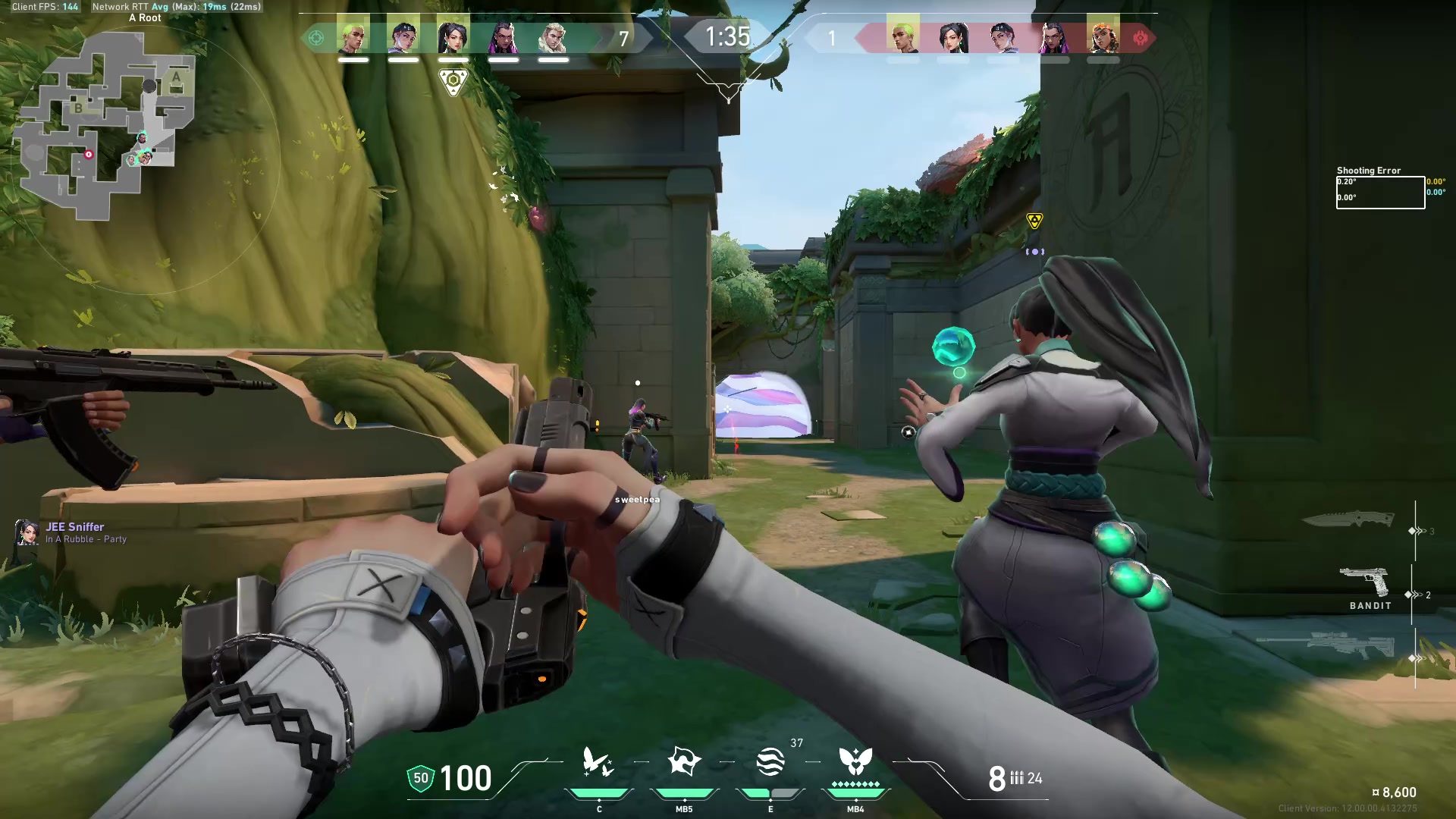Click the red team's green-haired agent portrait
This screenshot has width=1456, height=819.
(902, 37)
